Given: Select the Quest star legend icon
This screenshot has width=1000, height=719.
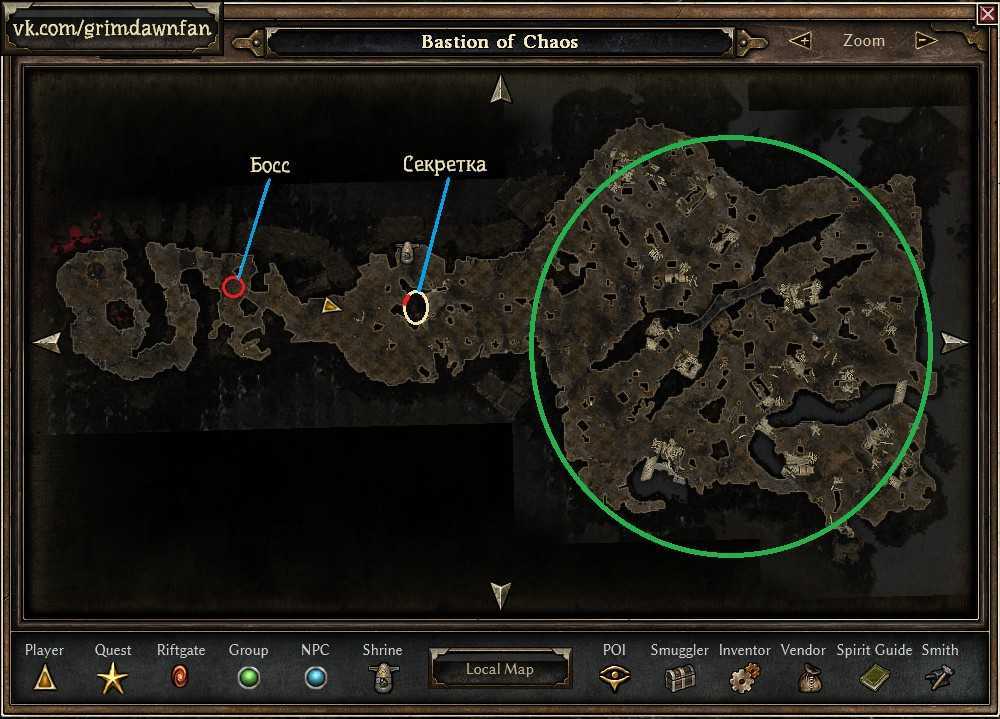Looking at the screenshot, I should [112, 680].
